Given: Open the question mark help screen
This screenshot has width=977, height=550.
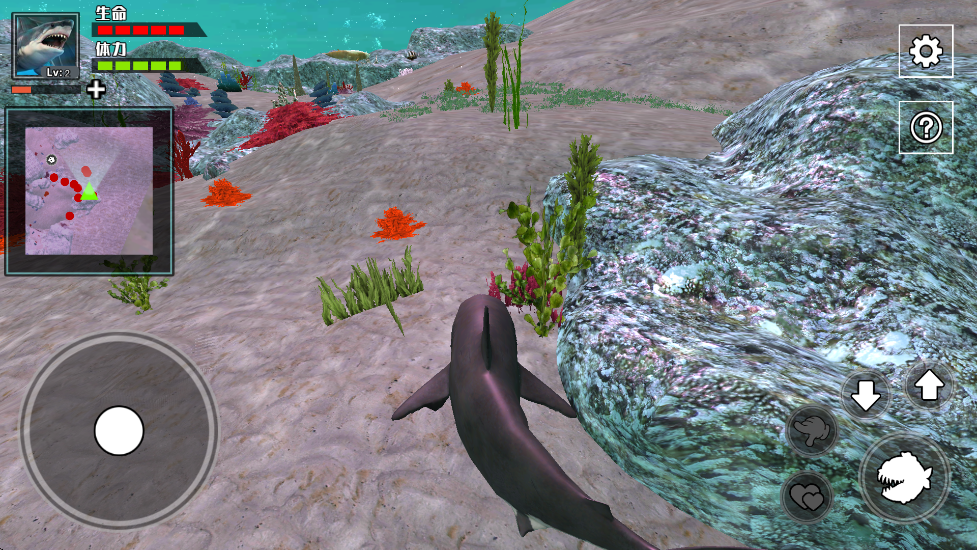Looking at the screenshot, I should point(925,127).
